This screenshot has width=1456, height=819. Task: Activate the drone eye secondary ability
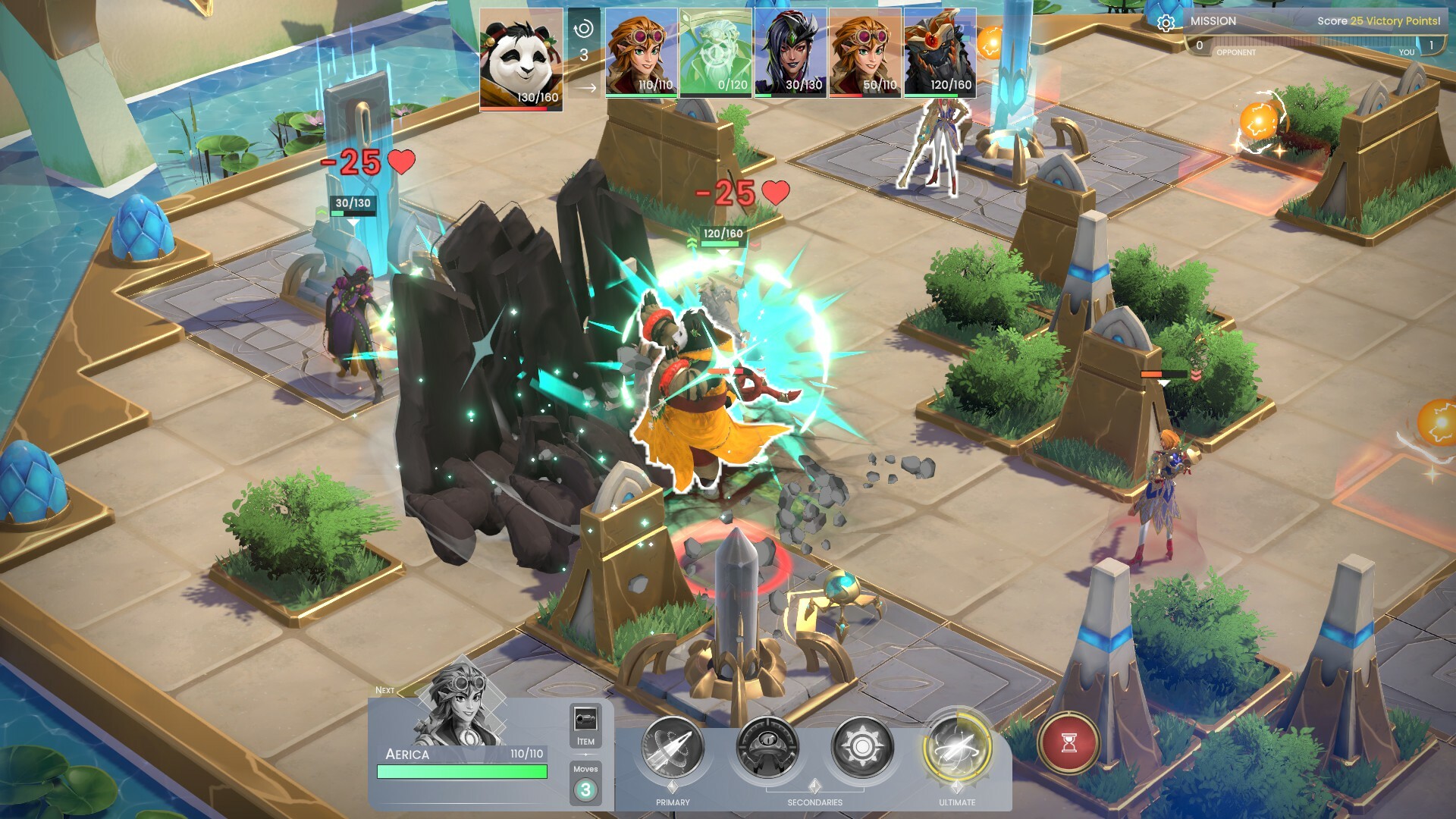767,748
